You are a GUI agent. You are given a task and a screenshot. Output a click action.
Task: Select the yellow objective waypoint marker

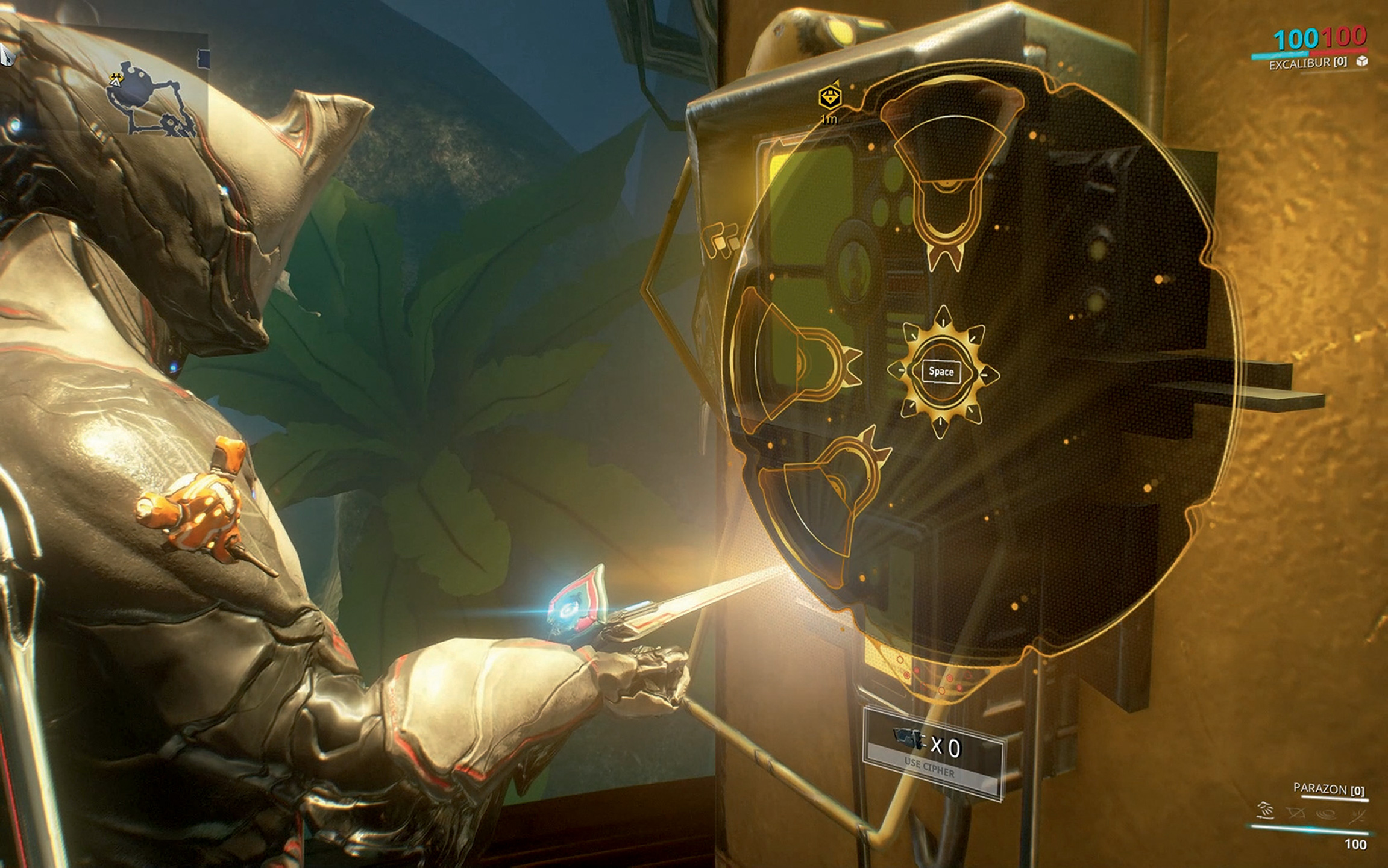click(830, 97)
